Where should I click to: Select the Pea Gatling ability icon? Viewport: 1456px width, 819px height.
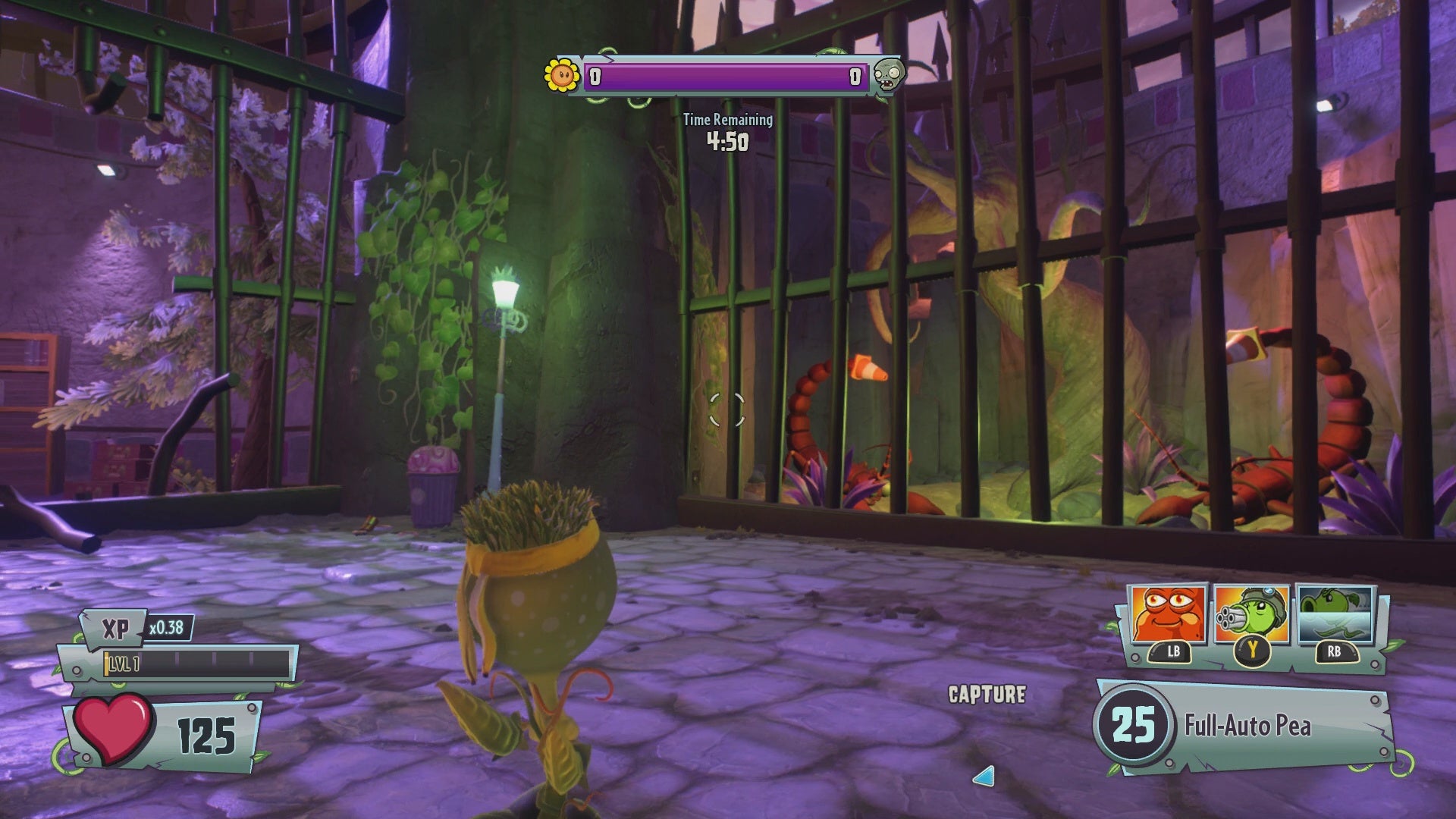click(x=1252, y=616)
